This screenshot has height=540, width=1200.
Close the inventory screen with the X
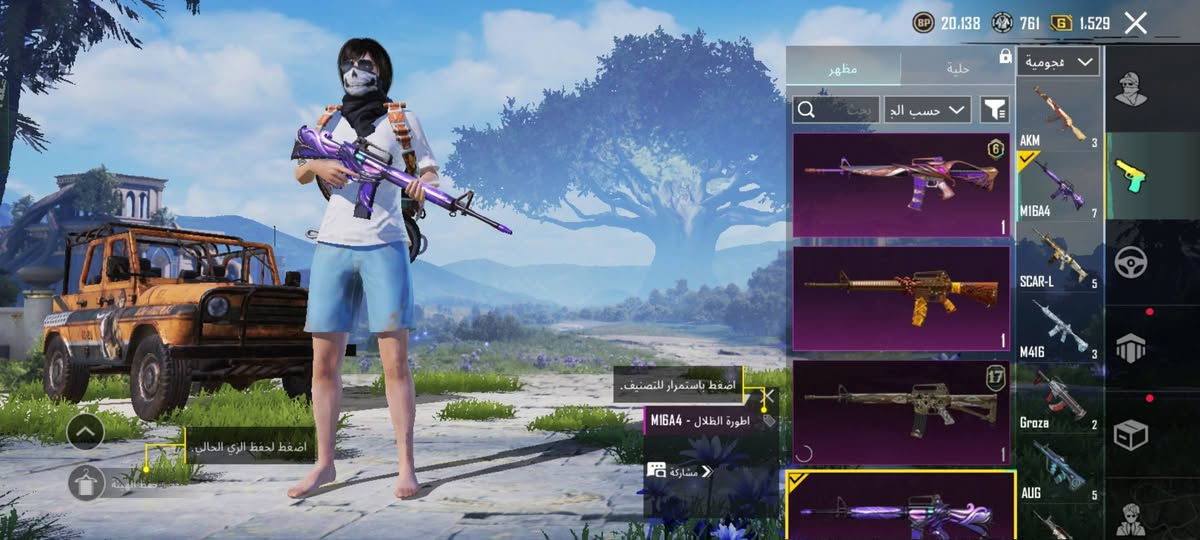point(1135,23)
